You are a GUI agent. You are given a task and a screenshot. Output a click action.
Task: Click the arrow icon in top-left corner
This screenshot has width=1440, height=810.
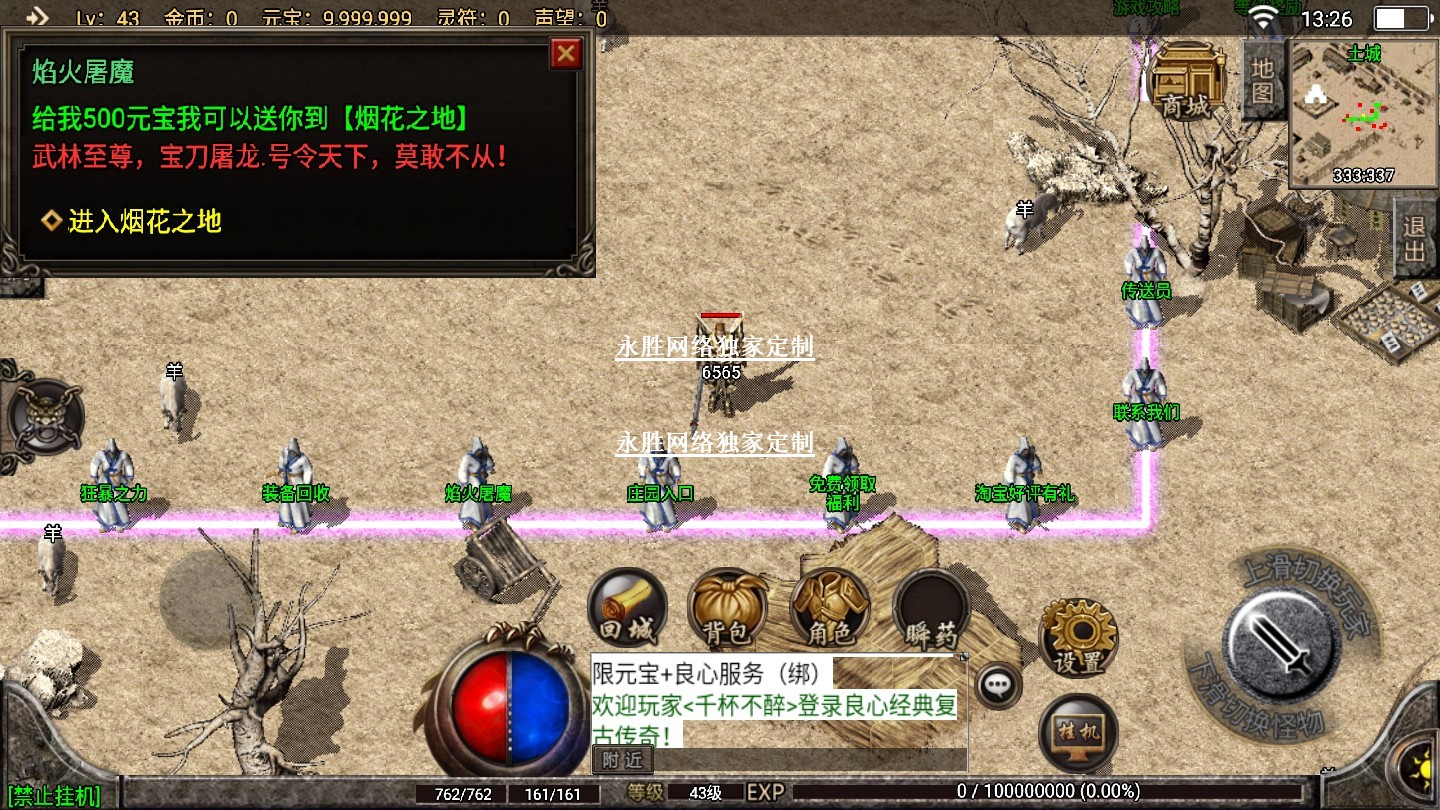click(37, 16)
